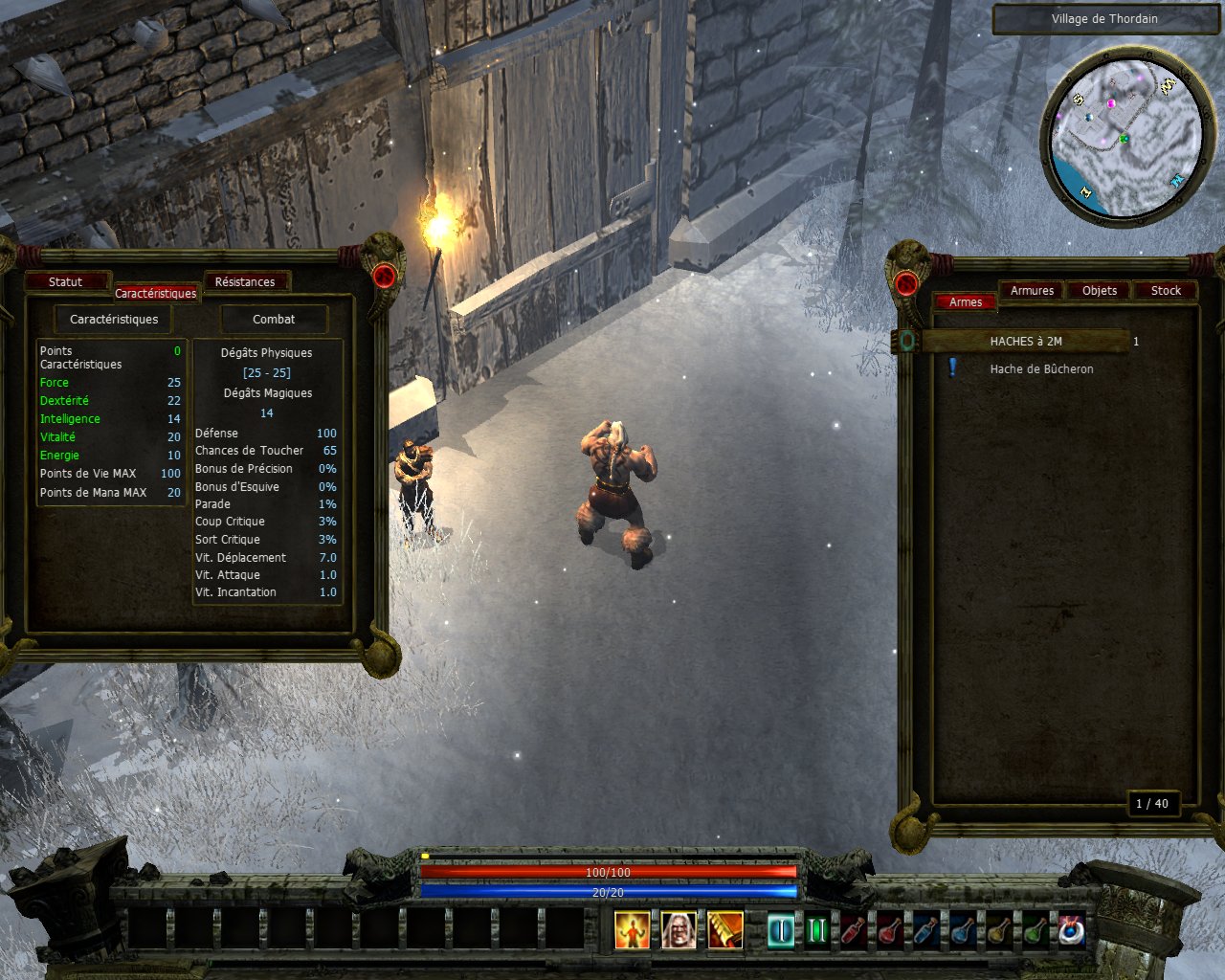Activate the golden gauntlet skill icon
1225x980 pixels.
tap(725, 929)
